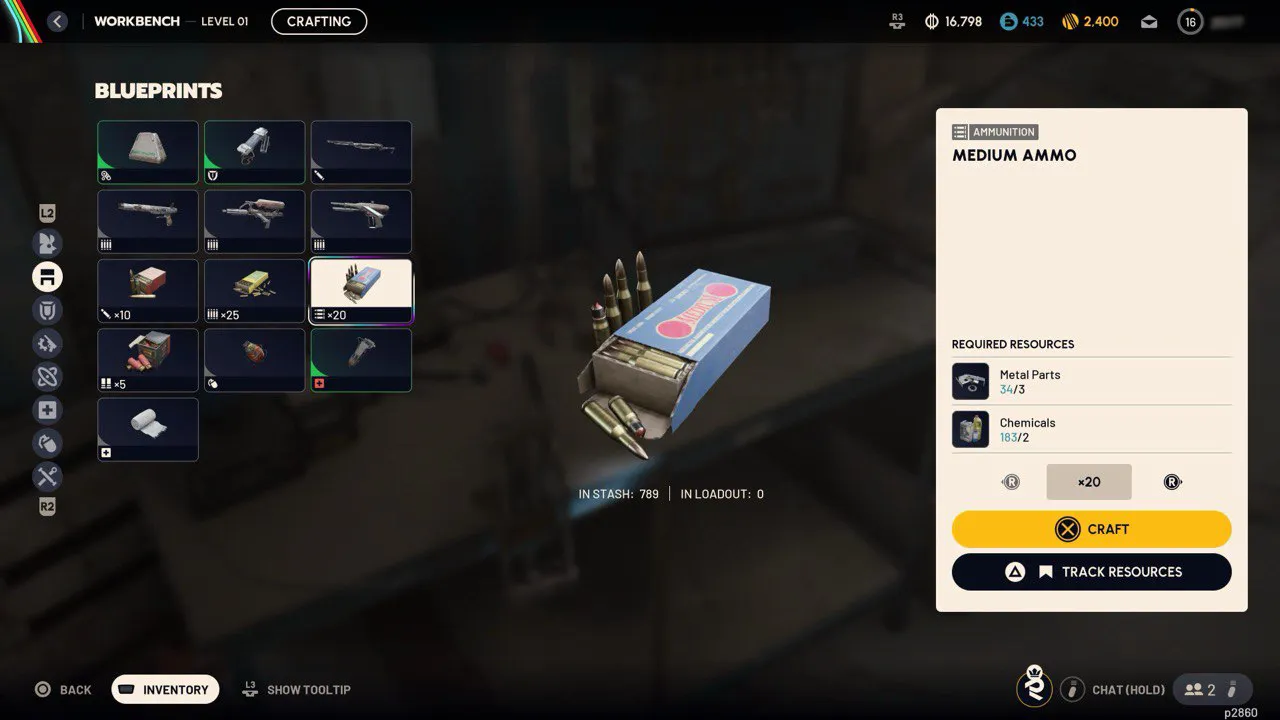The image size is (1280, 720).
Task: Go back using the top-left arrow
Action: (57, 21)
